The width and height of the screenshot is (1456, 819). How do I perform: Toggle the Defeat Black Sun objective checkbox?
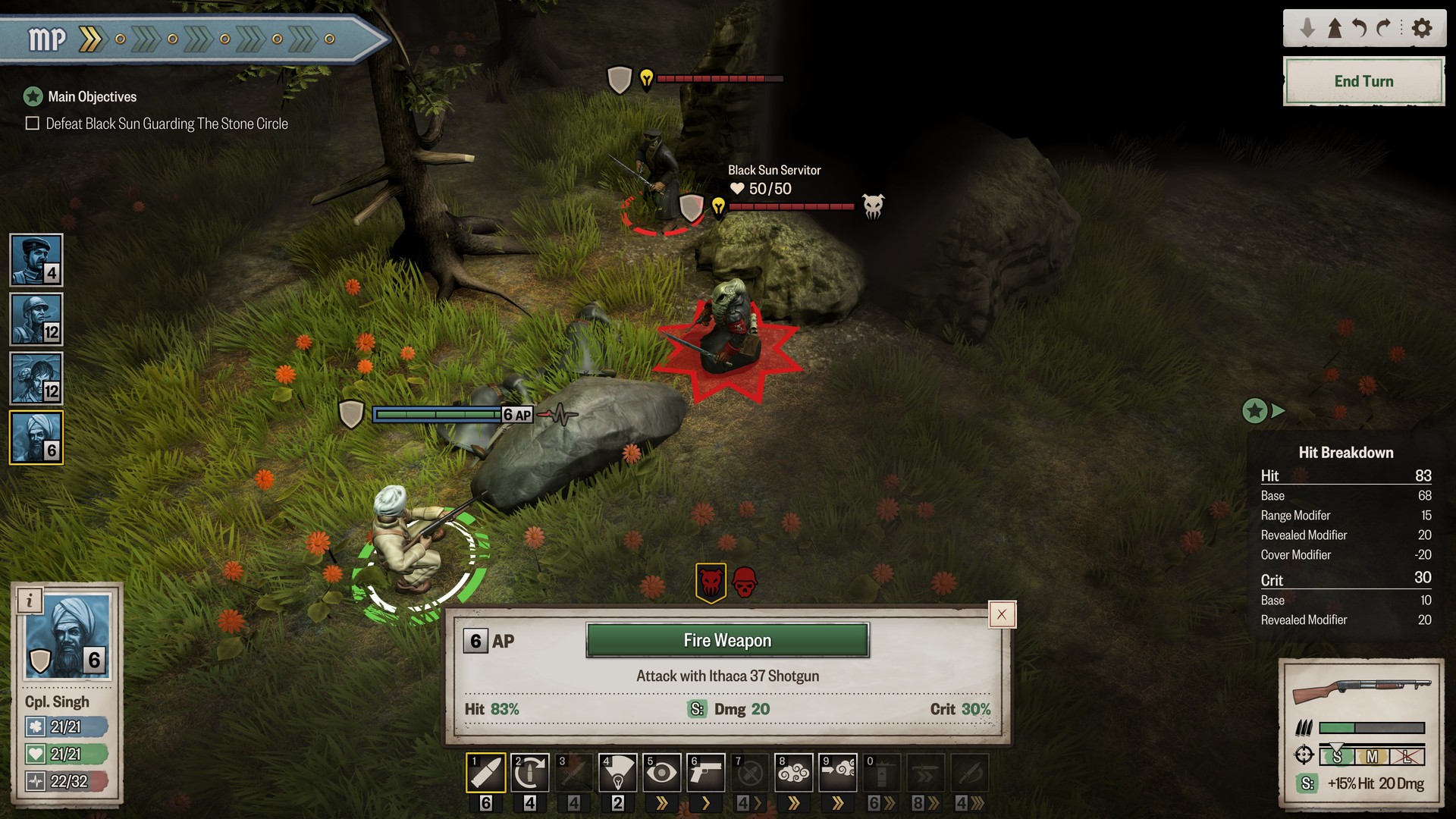click(x=31, y=123)
